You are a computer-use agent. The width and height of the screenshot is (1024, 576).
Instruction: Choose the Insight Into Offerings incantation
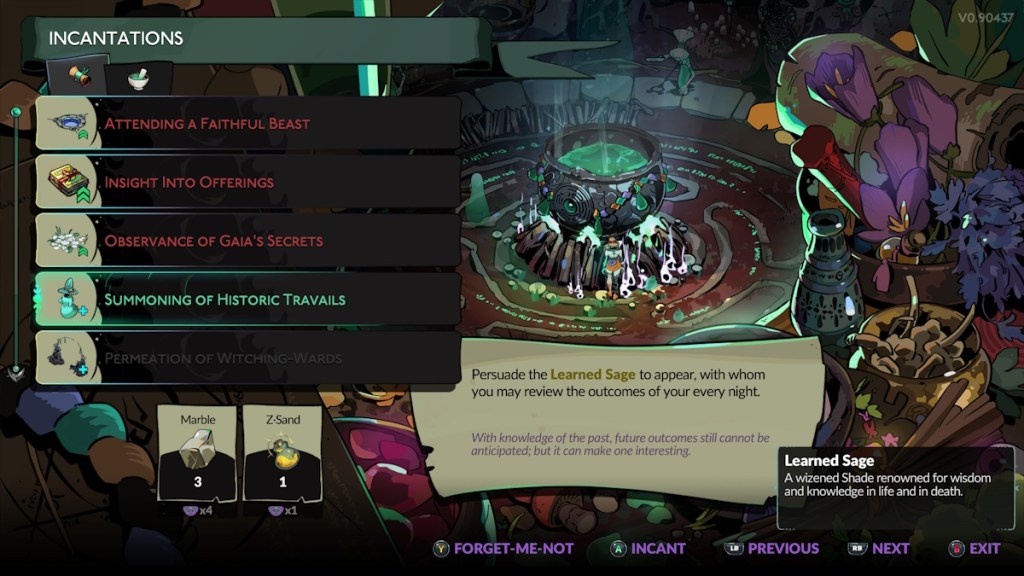pyautogui.click(x=247, y=182)
